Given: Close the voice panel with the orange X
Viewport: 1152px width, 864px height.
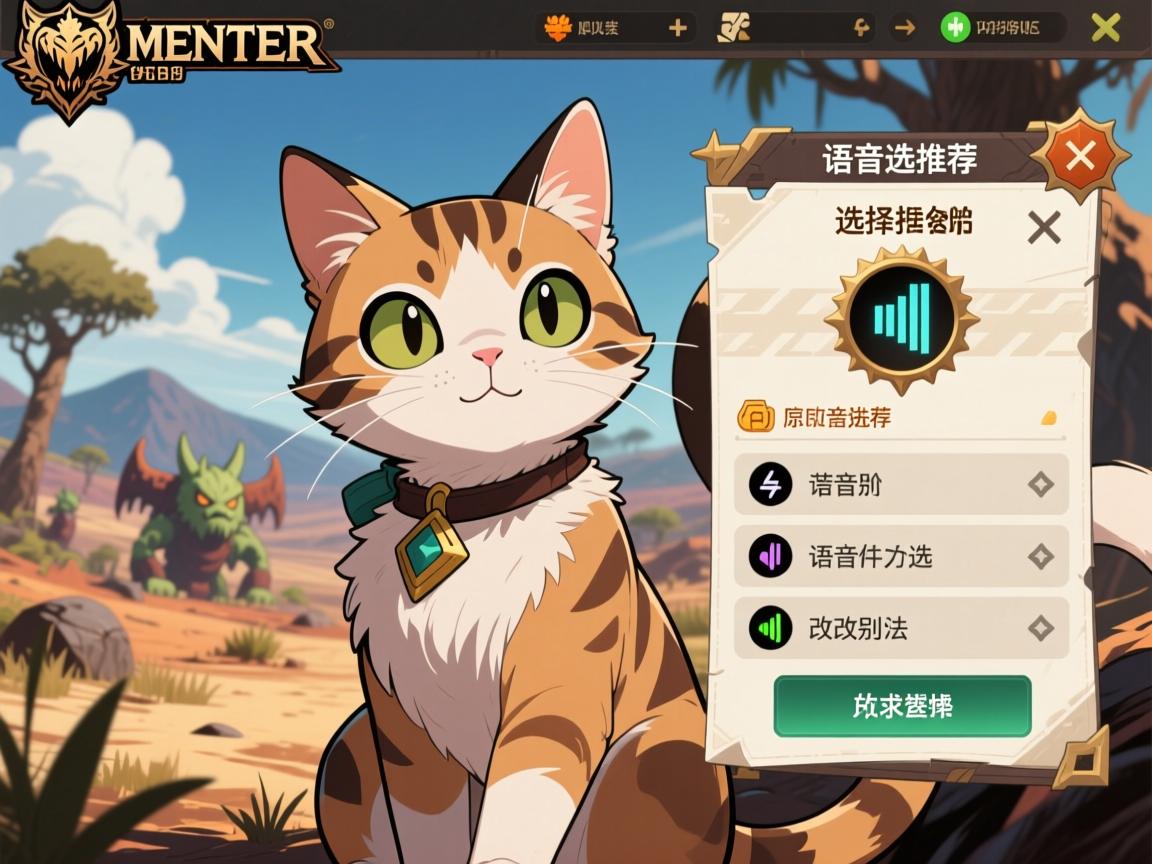Looking at the screenshot, I should (1080, 156).
